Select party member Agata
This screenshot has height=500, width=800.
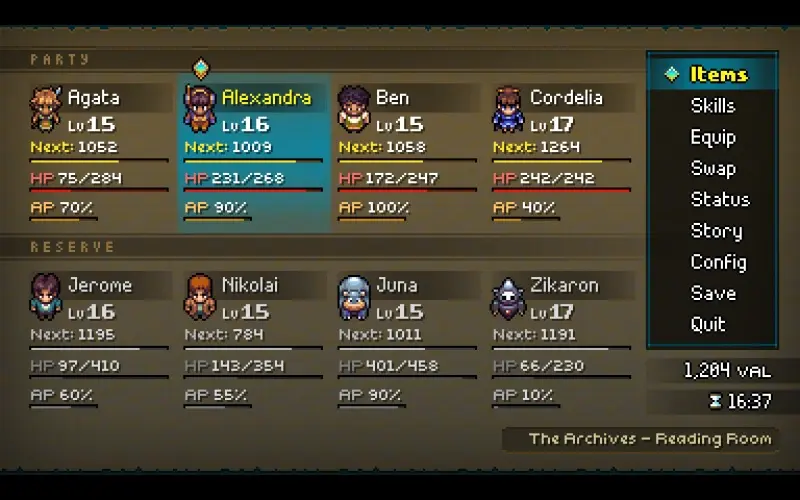click(99, 152)
